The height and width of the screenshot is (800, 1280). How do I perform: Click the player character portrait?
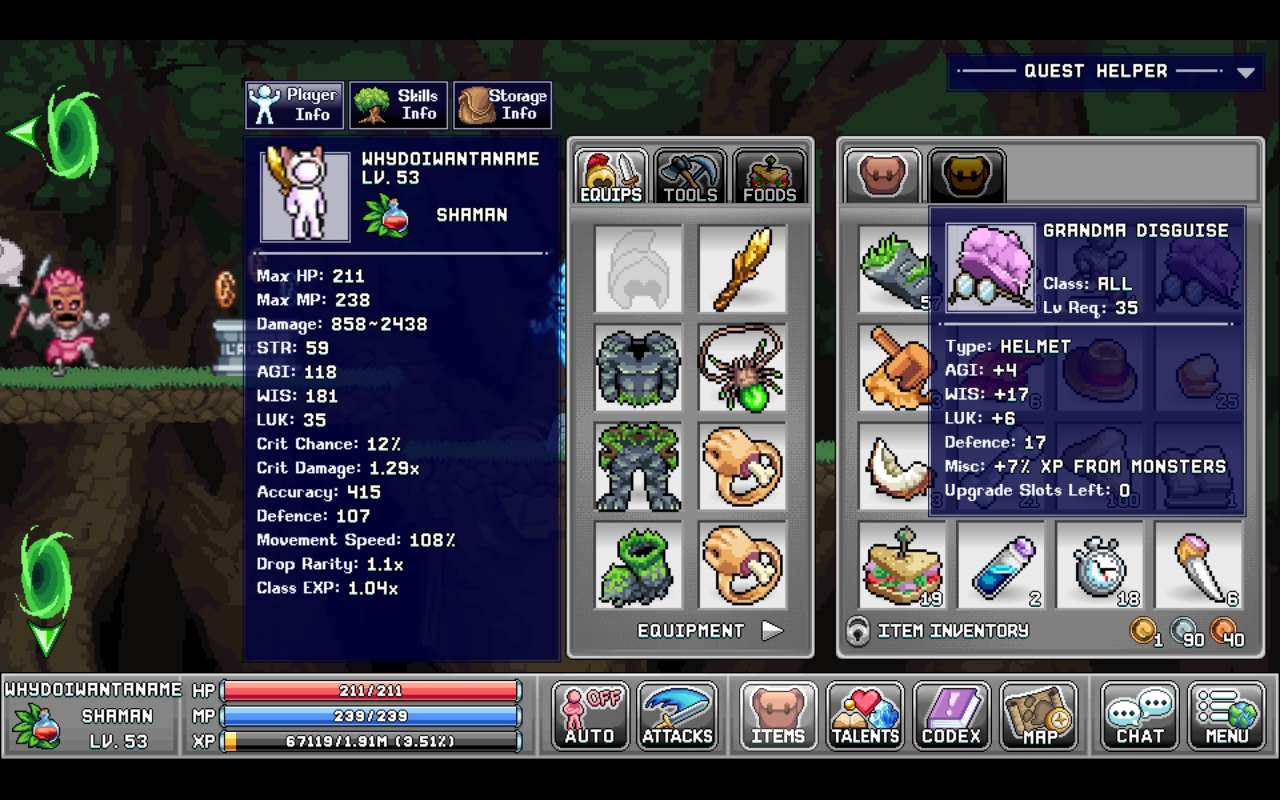(x=305, y=196)
